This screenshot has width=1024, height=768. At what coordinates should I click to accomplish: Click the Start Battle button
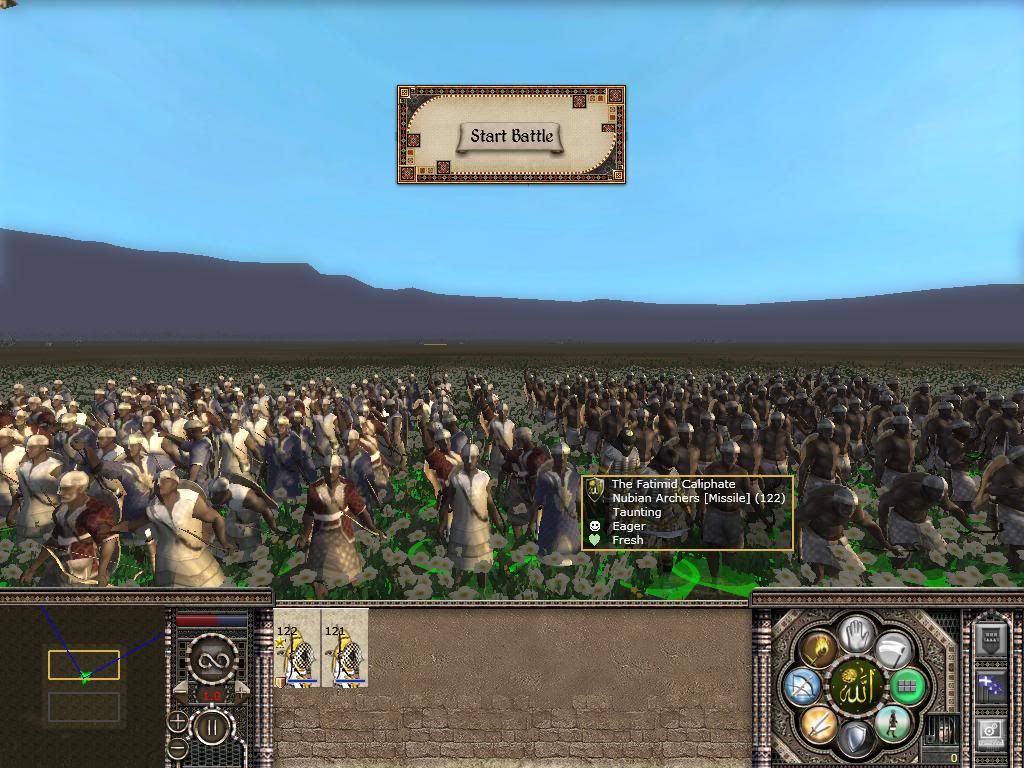(511, 136)
